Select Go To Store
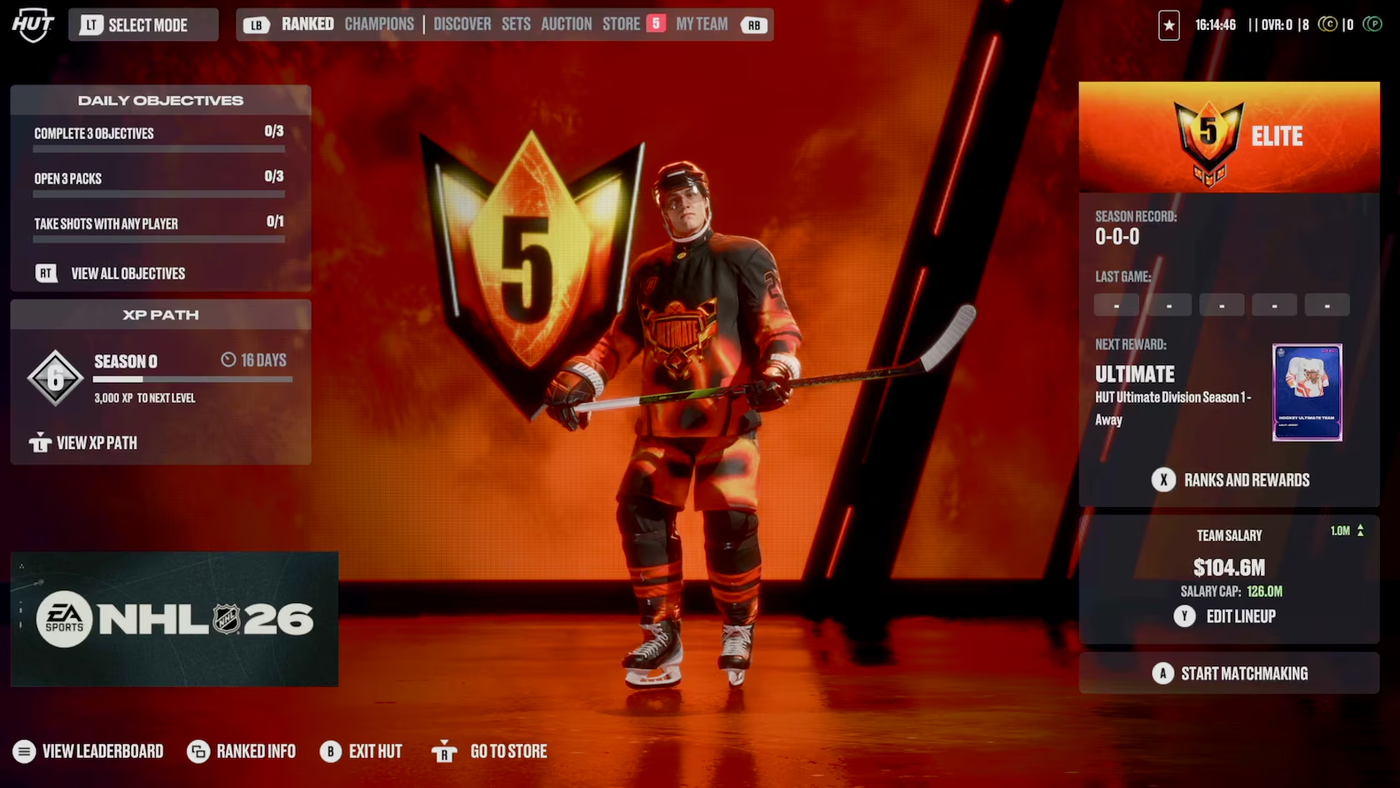The image size is (1400, 788). point(507,751)
